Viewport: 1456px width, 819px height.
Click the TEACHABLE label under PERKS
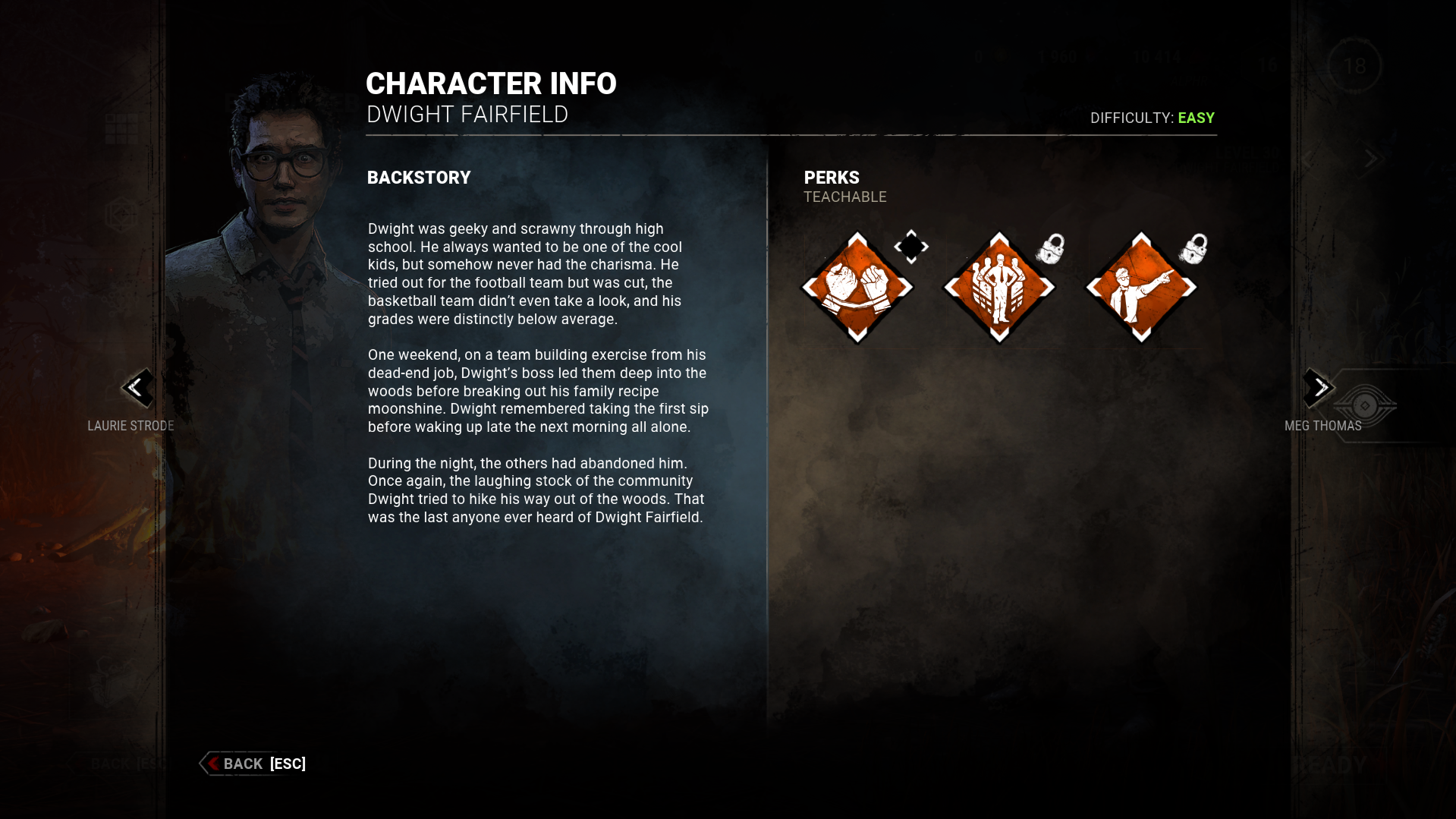tap(845, 197)
